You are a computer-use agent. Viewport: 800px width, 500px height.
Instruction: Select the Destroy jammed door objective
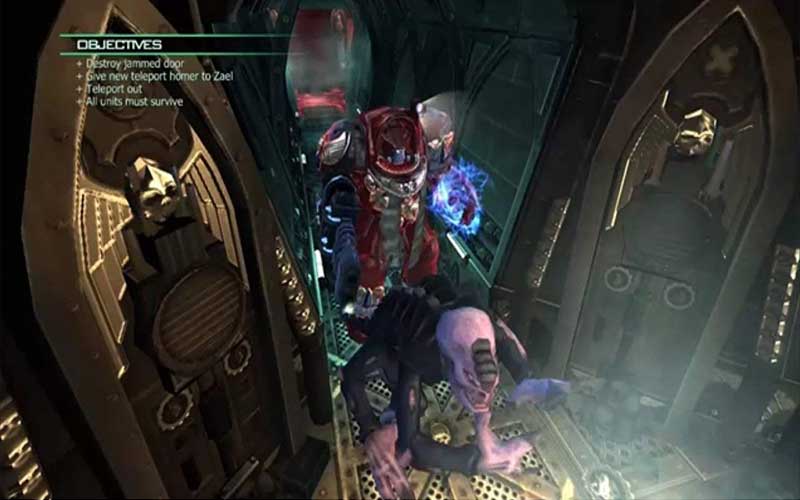(128, 65)
